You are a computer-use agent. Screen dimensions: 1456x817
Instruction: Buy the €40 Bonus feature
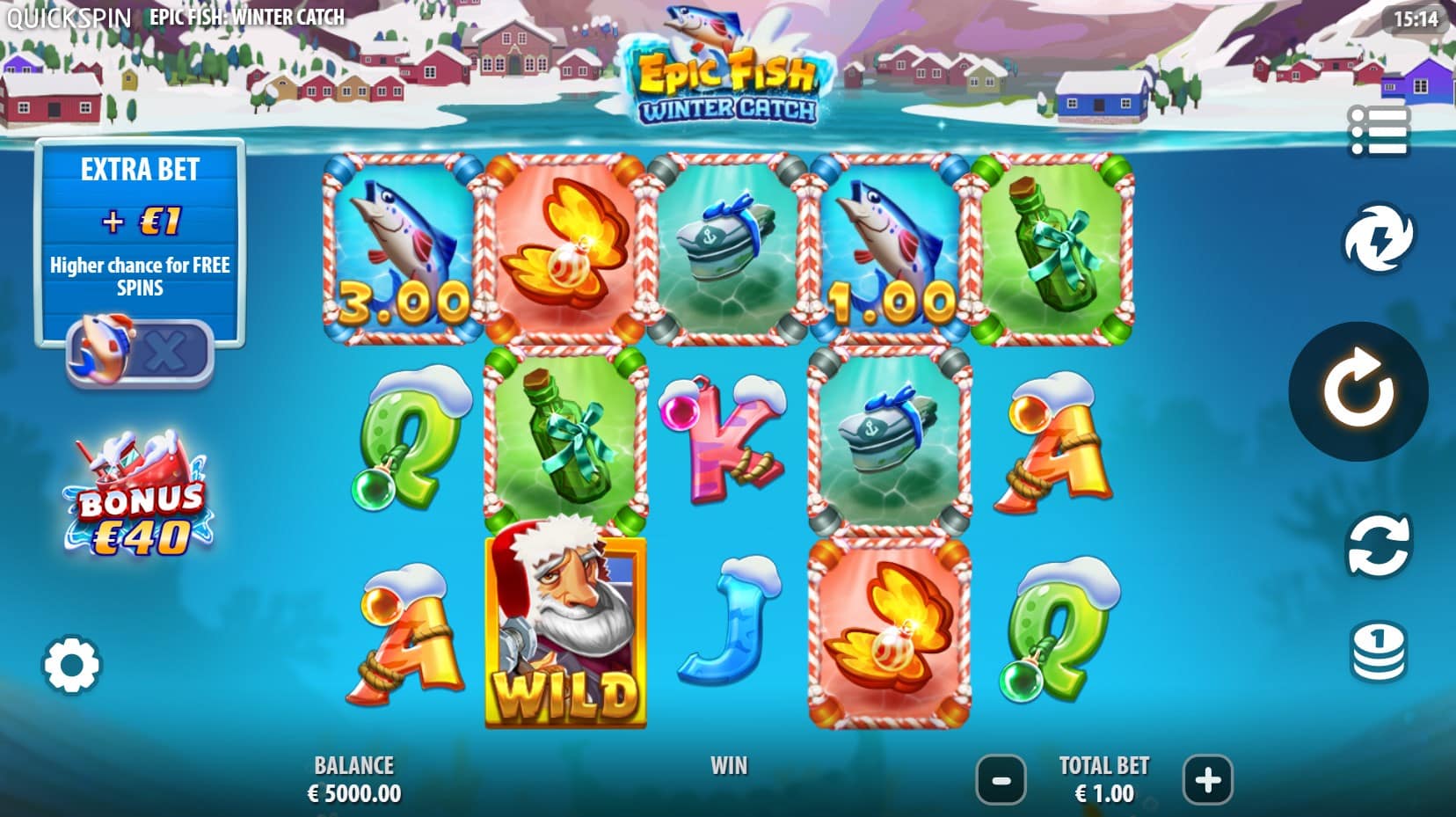tap(138, 497)
